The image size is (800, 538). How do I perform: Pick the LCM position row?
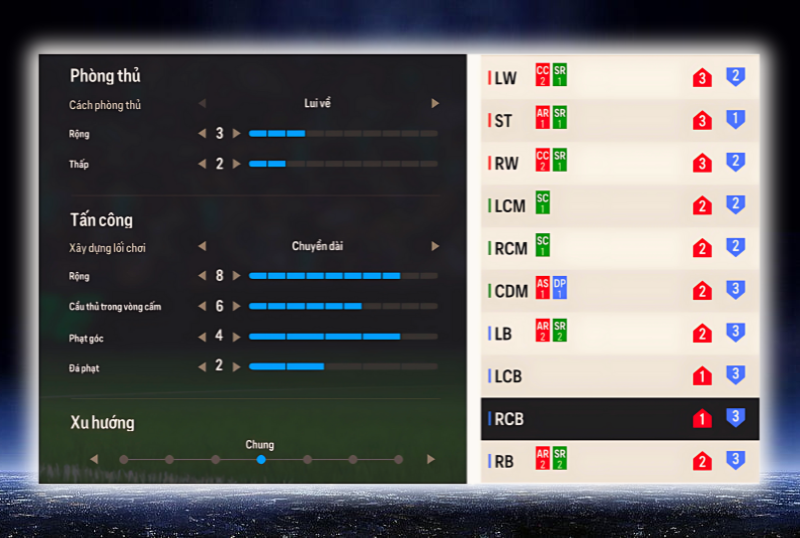click(x=618, y=206)
